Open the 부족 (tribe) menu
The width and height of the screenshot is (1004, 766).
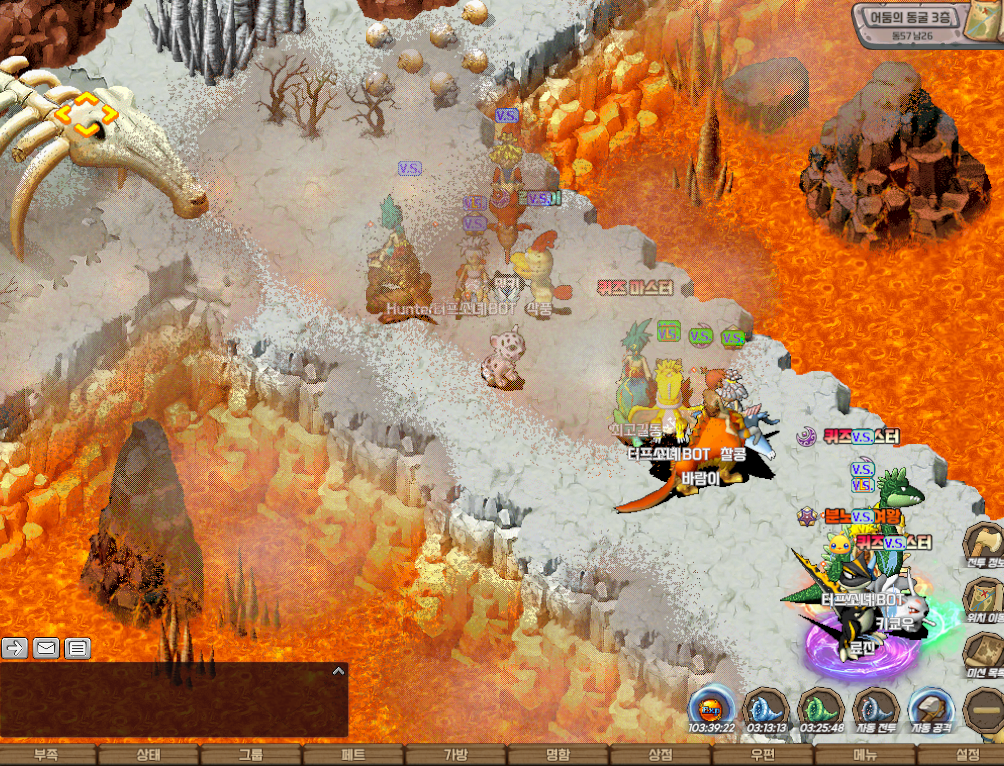(46, 755)
